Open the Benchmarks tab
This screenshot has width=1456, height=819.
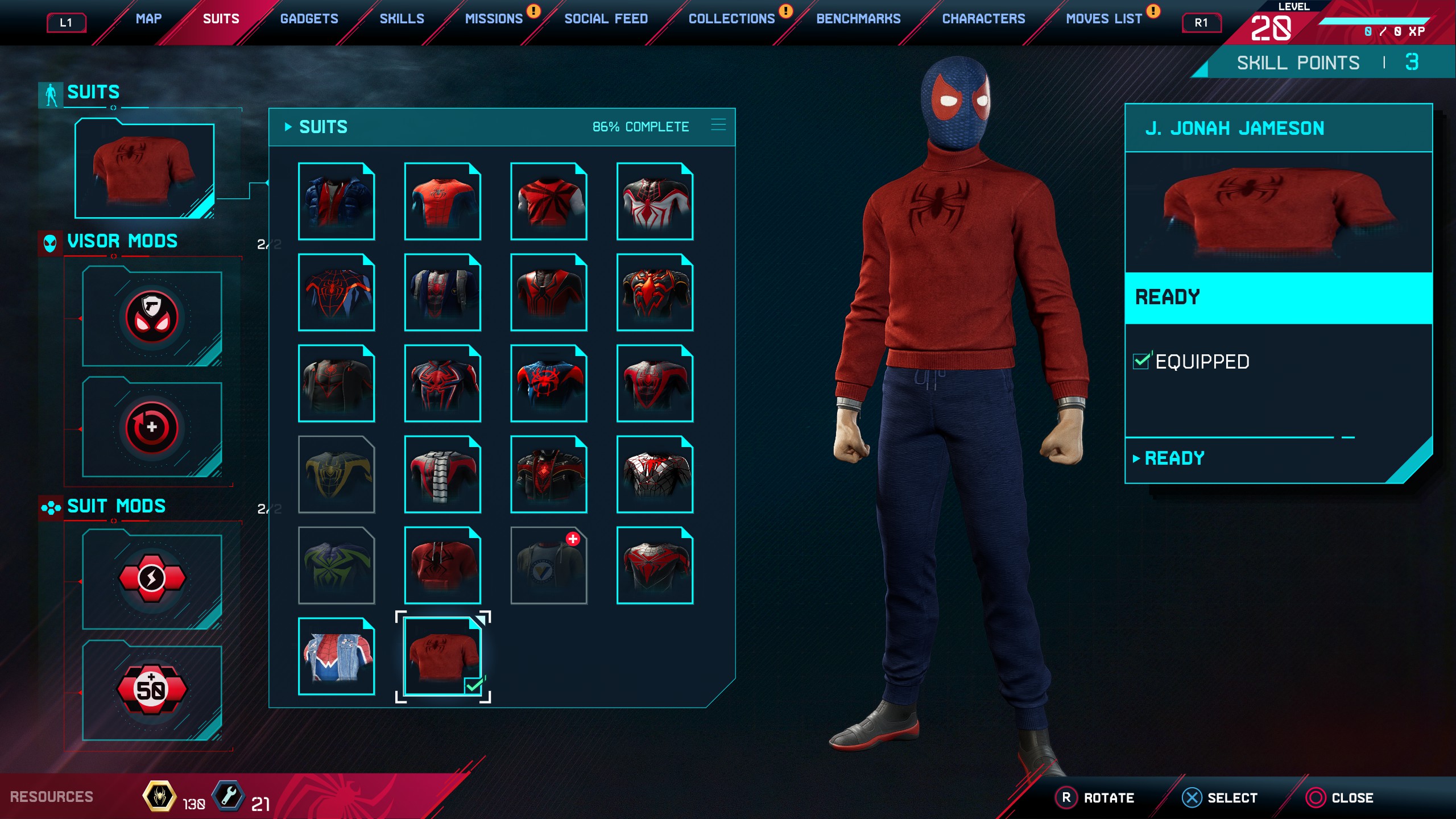858,19
